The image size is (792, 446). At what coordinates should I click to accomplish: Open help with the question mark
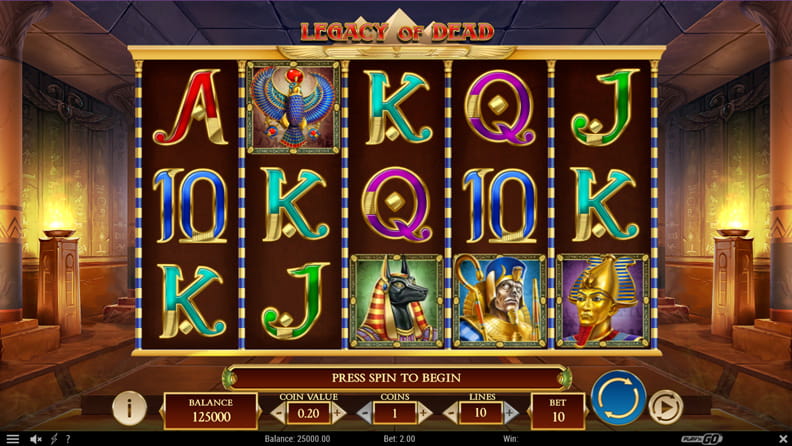point(68,439)
